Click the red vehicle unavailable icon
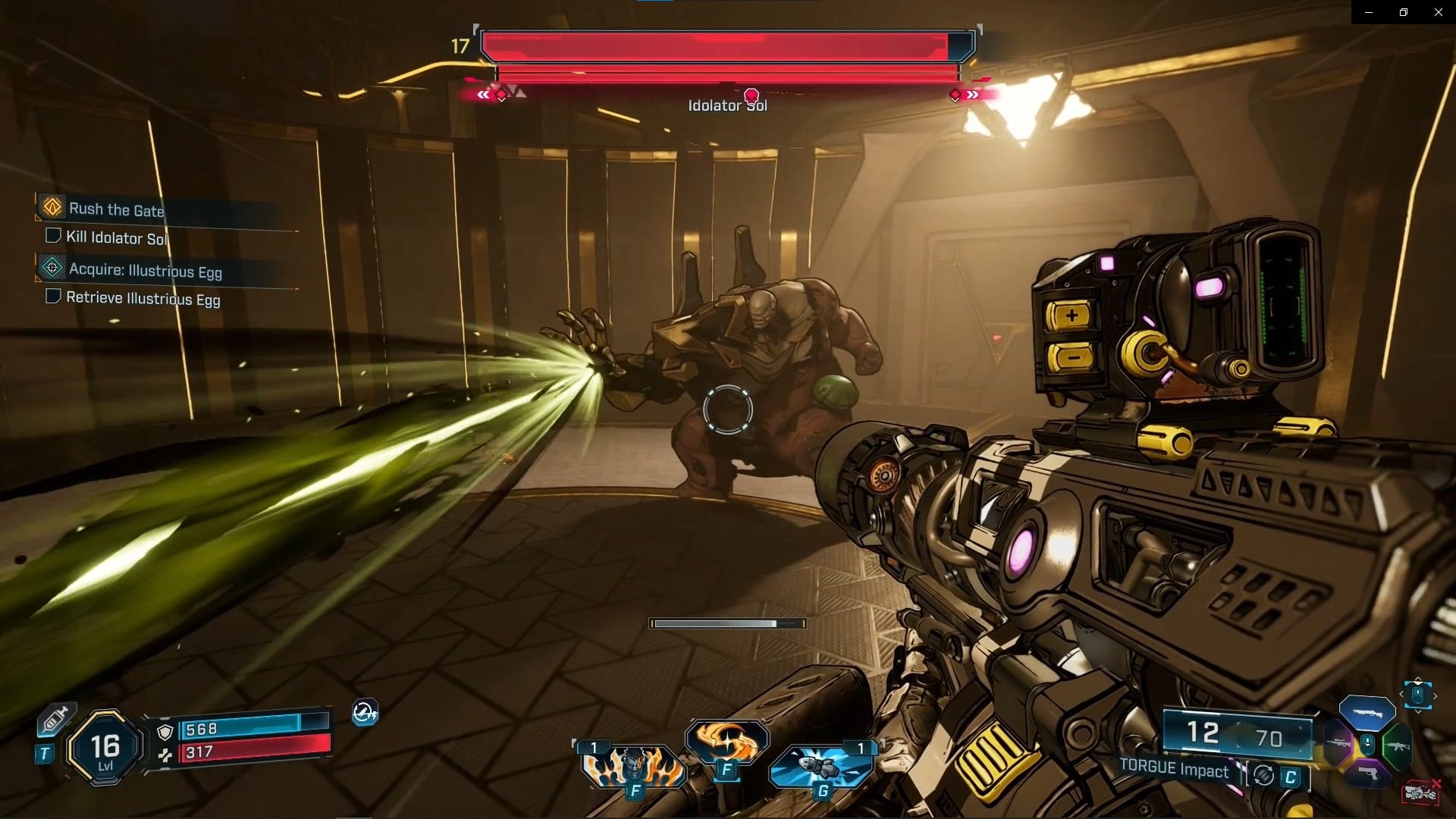Viewport: 1456px width, 819px height. (1421, 792)
